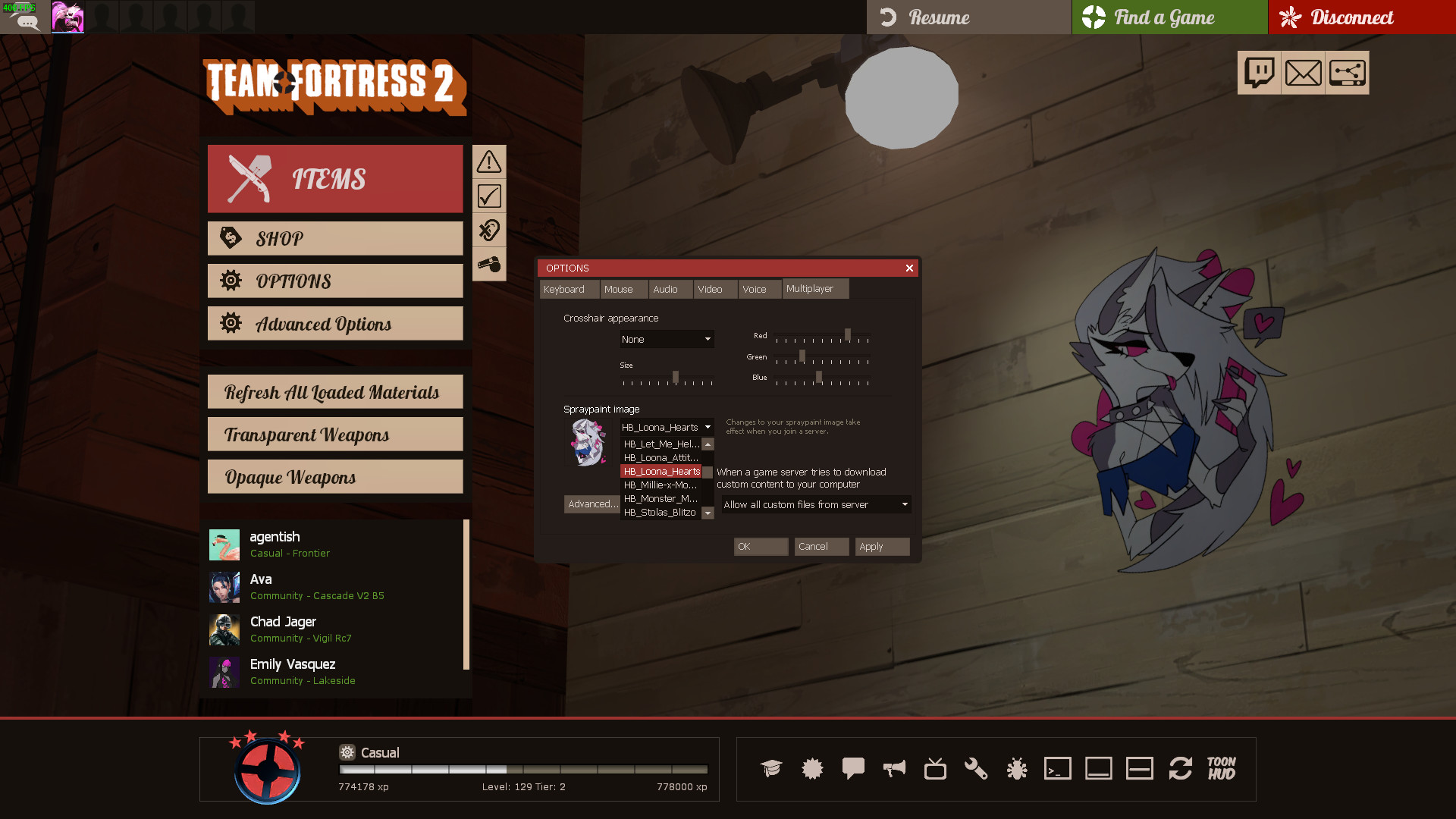
Task: Select HB_Stolas_Blitzo from the spray list
Action: [x=661, y=512]
